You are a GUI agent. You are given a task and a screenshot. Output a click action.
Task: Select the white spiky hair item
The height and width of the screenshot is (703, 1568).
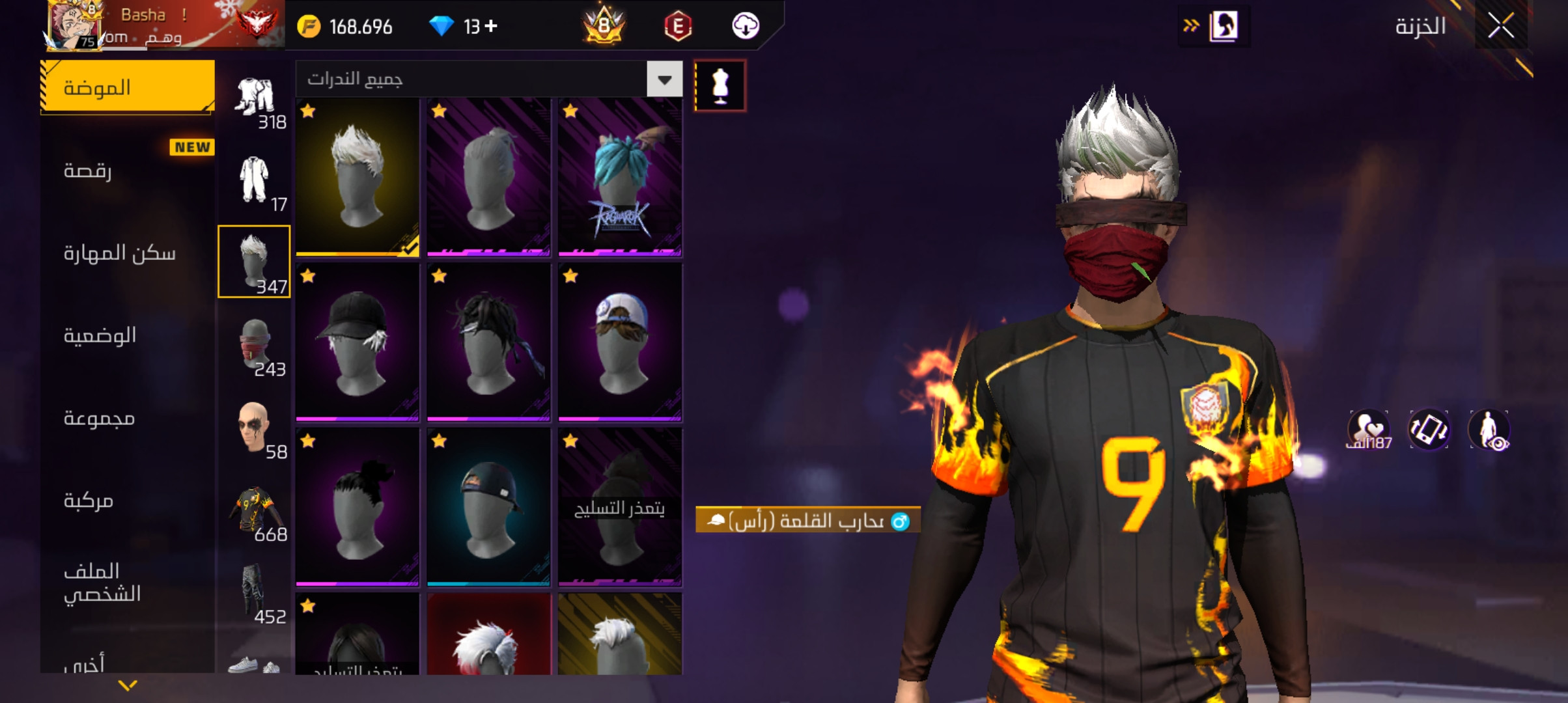[357, 176]
